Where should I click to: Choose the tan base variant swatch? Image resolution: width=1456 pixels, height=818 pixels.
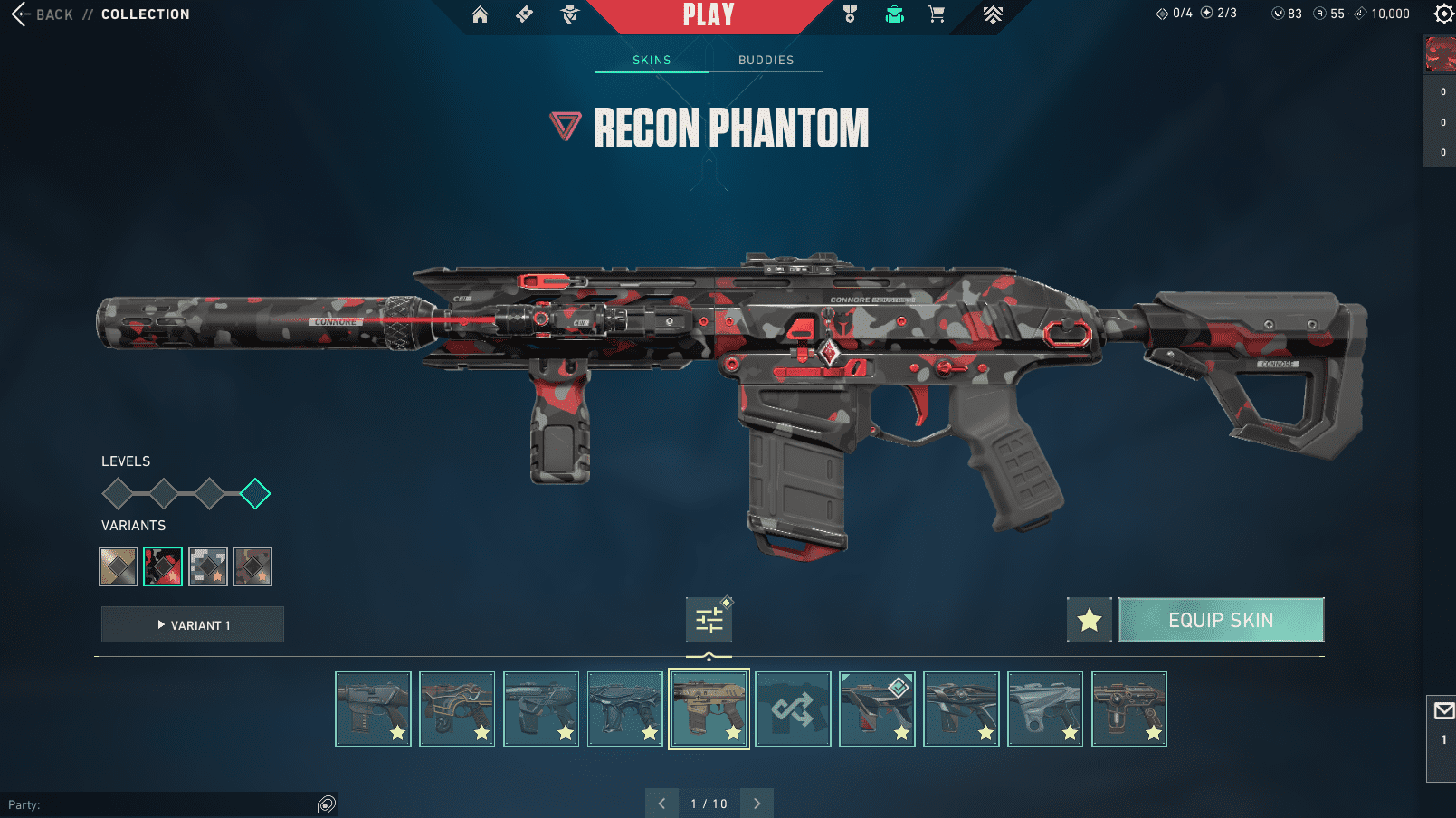(118, 566)
